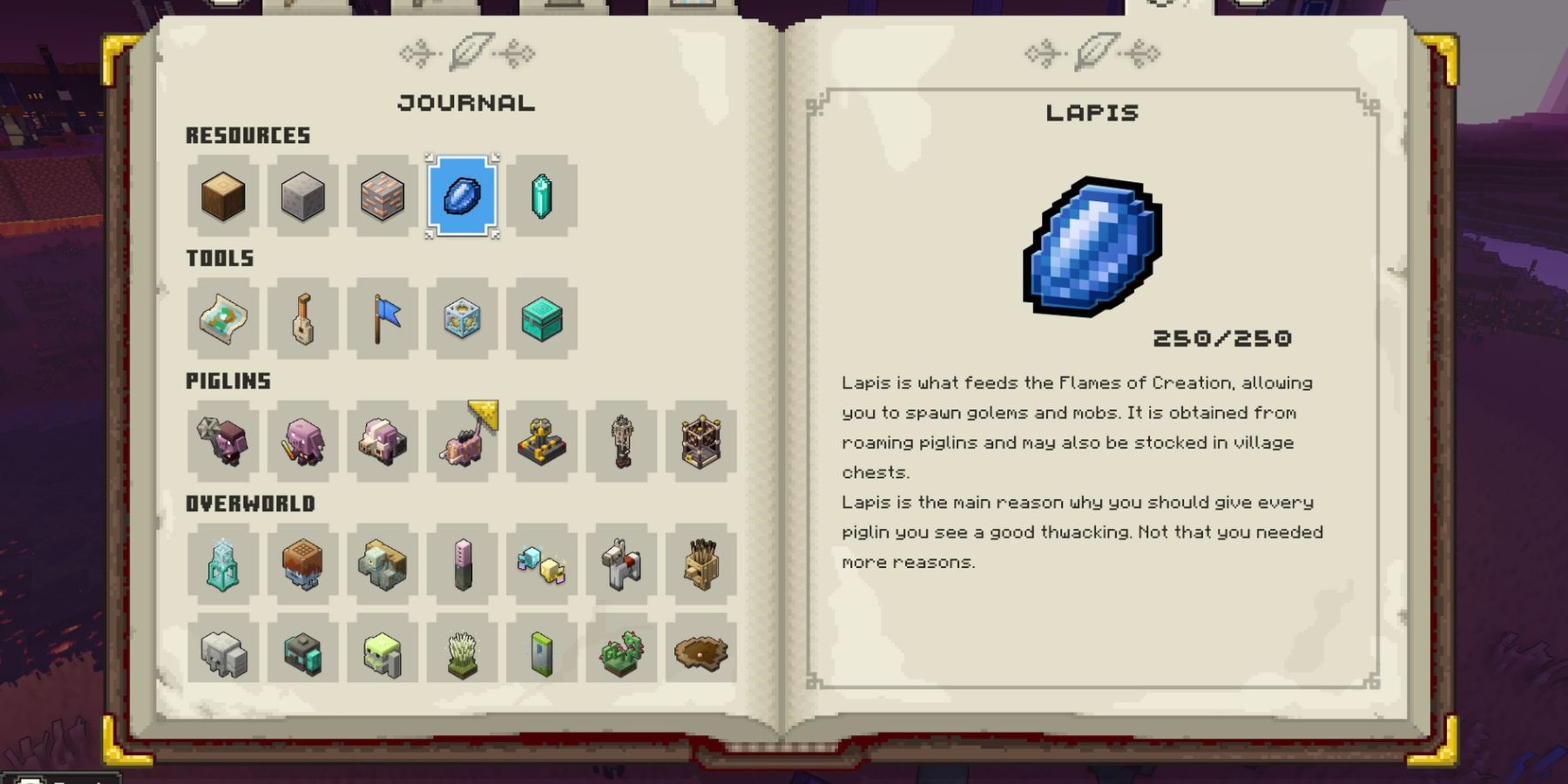Open the piglin beast with yellow flag entry

(x=463, y=442)
